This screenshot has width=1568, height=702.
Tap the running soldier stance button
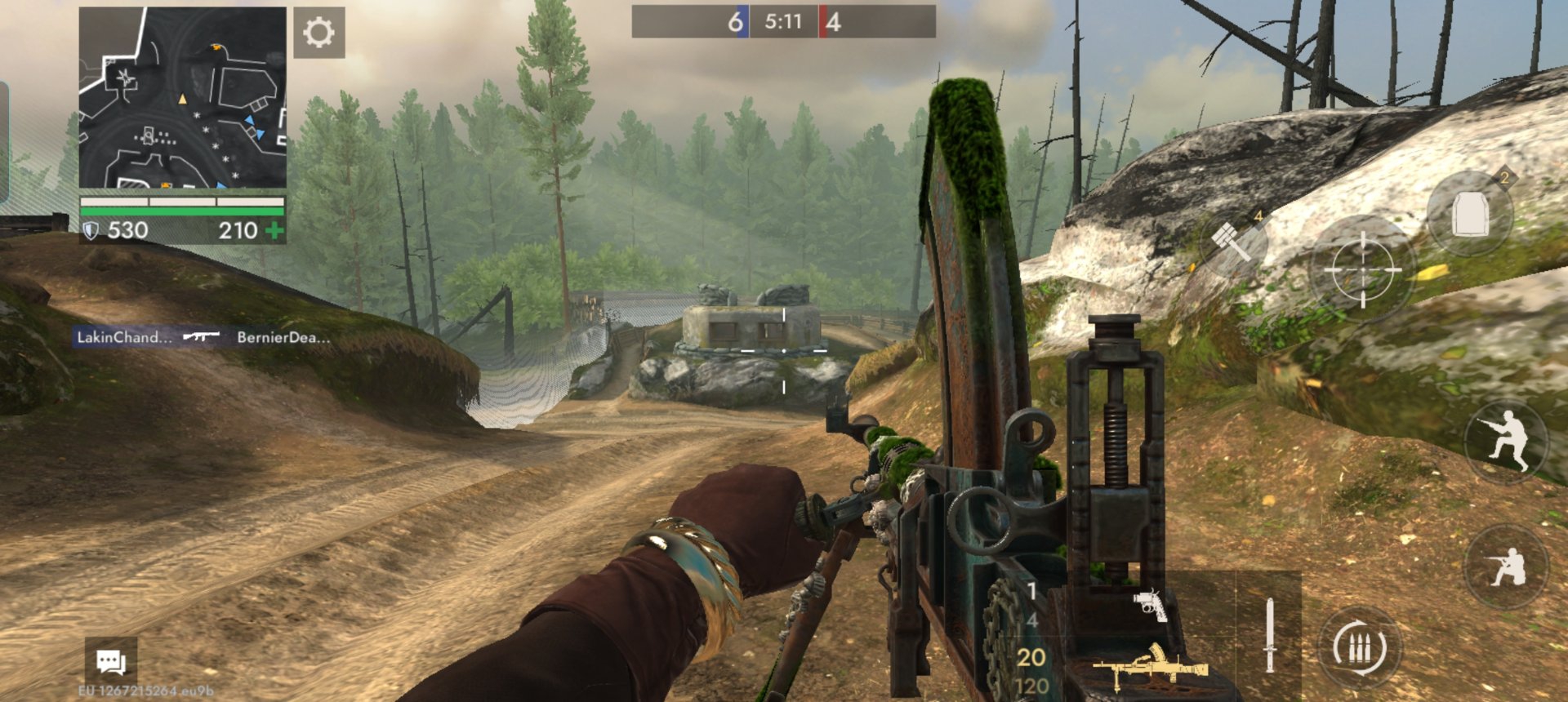pos(1507,441)
